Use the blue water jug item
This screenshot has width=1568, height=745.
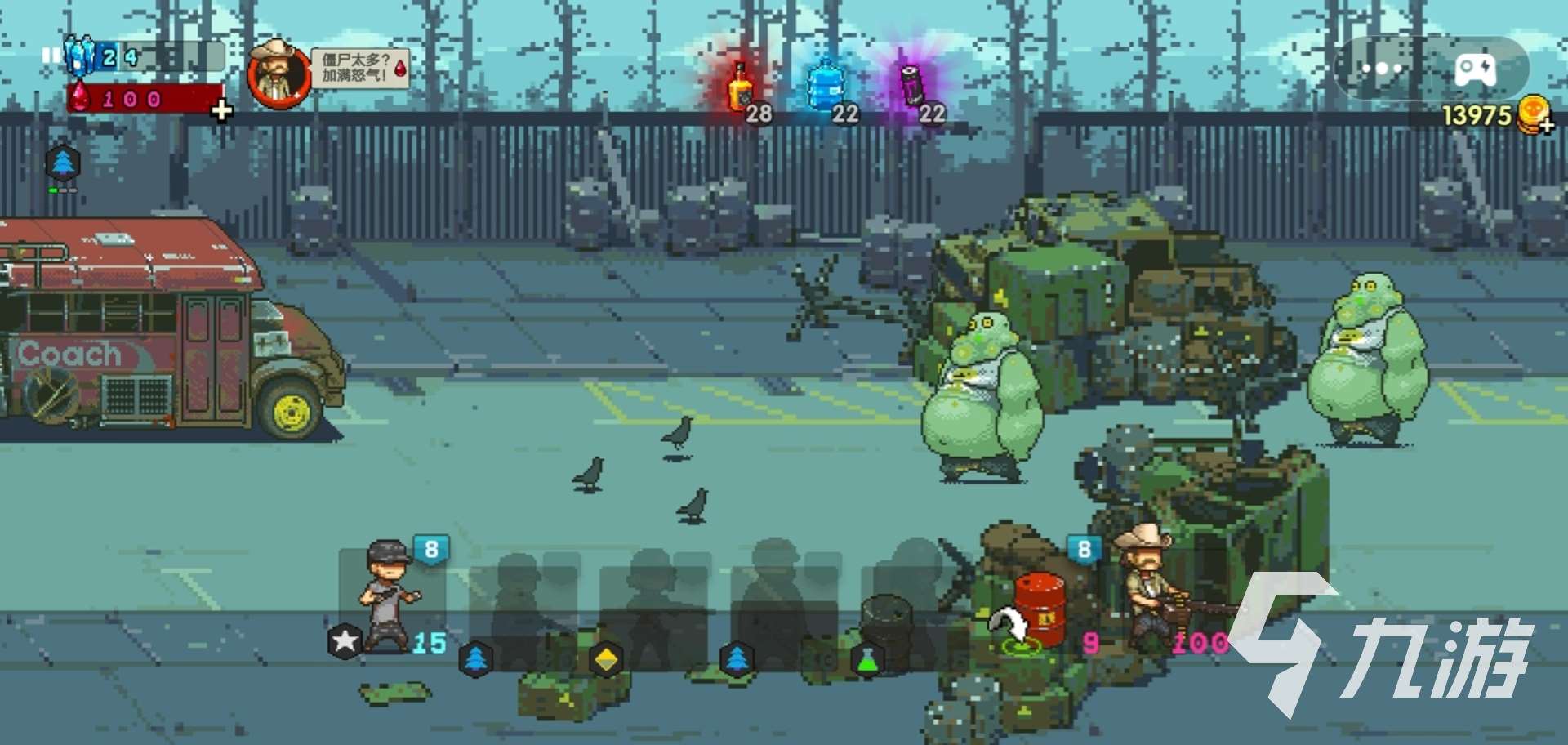point(826,87)
